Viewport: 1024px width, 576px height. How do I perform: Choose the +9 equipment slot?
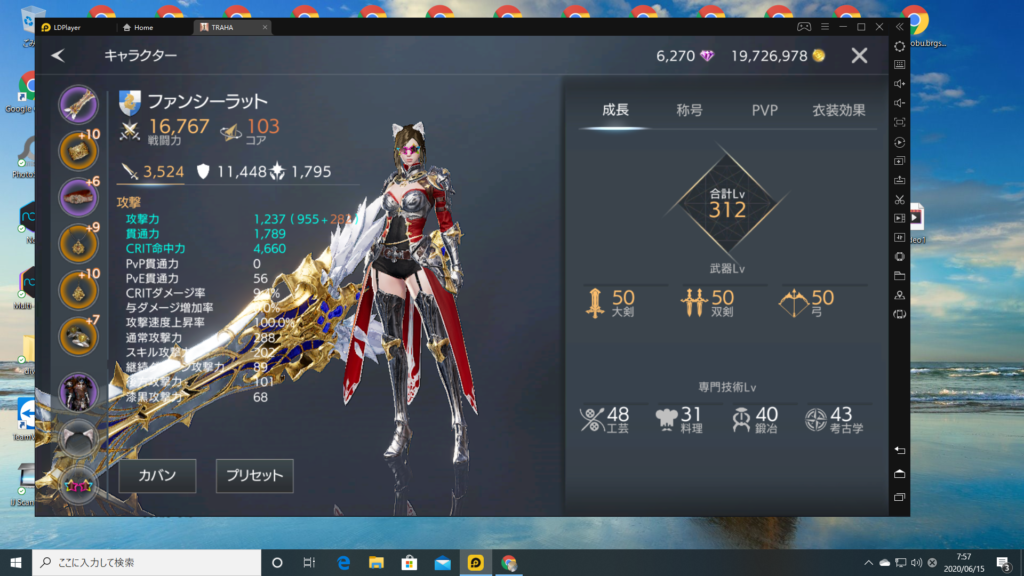(78, 243)
